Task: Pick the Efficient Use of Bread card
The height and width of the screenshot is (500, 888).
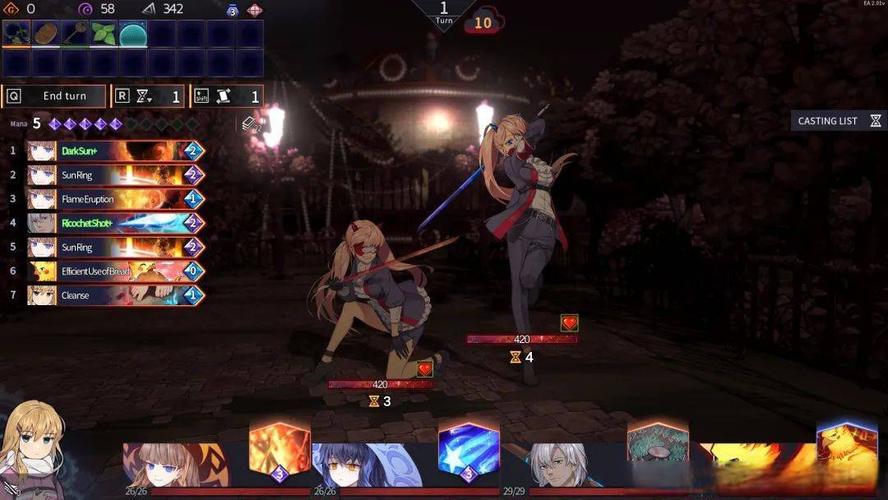Action: click(115, 271)
